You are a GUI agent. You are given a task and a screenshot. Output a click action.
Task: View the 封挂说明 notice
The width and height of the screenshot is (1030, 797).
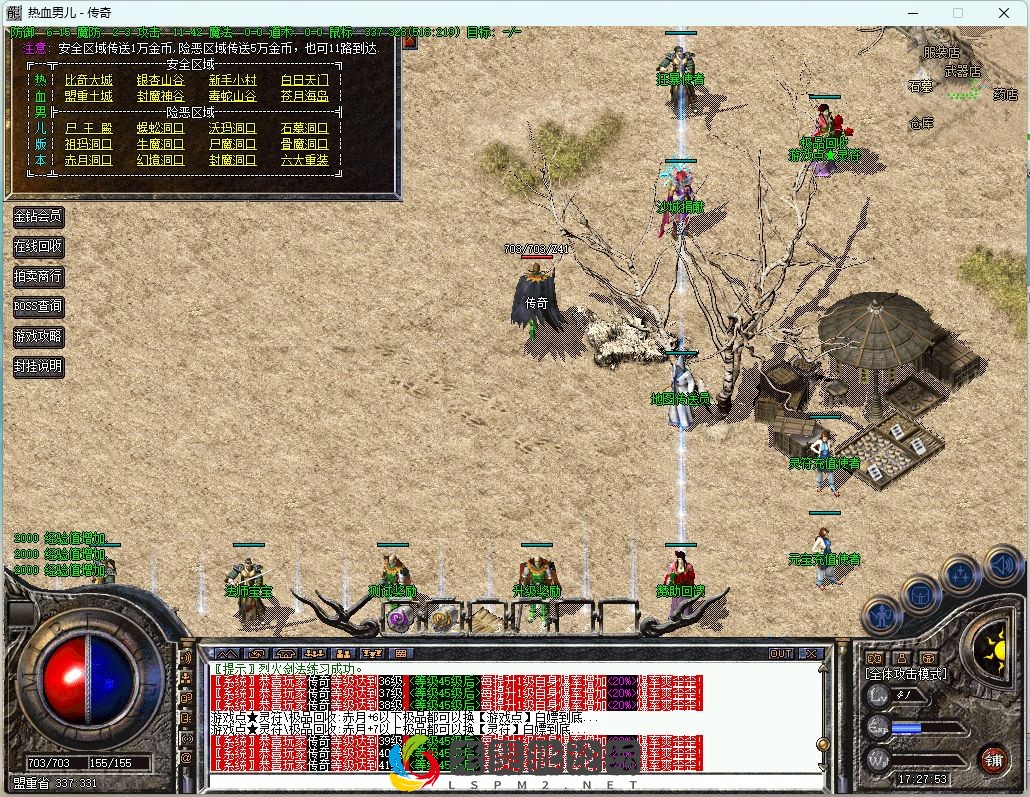click(x=38, y=366)
